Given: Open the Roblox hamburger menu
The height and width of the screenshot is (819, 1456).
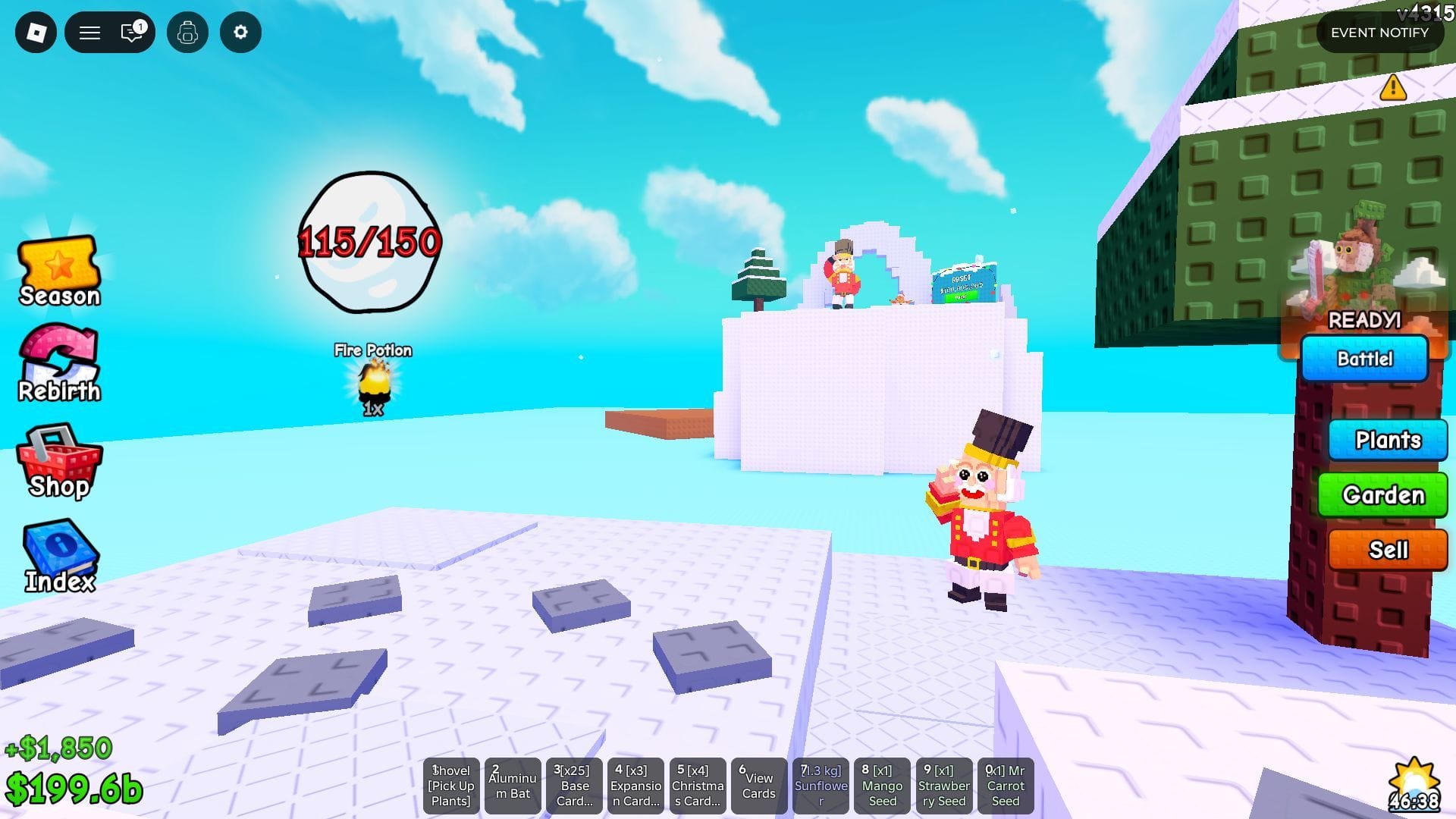Looking at the screenshot, I should 89,33.
